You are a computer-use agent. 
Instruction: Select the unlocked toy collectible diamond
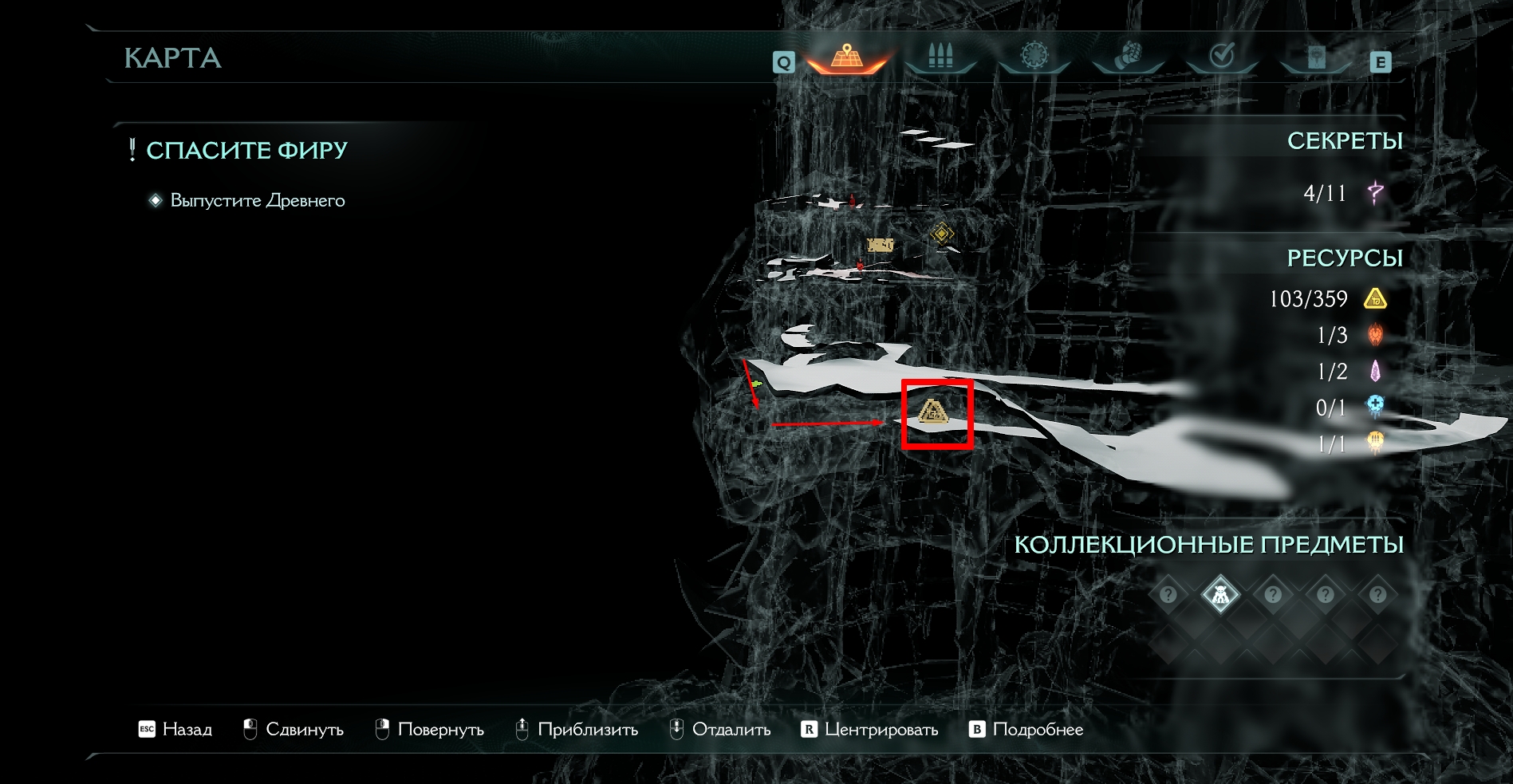point(1220,595)
